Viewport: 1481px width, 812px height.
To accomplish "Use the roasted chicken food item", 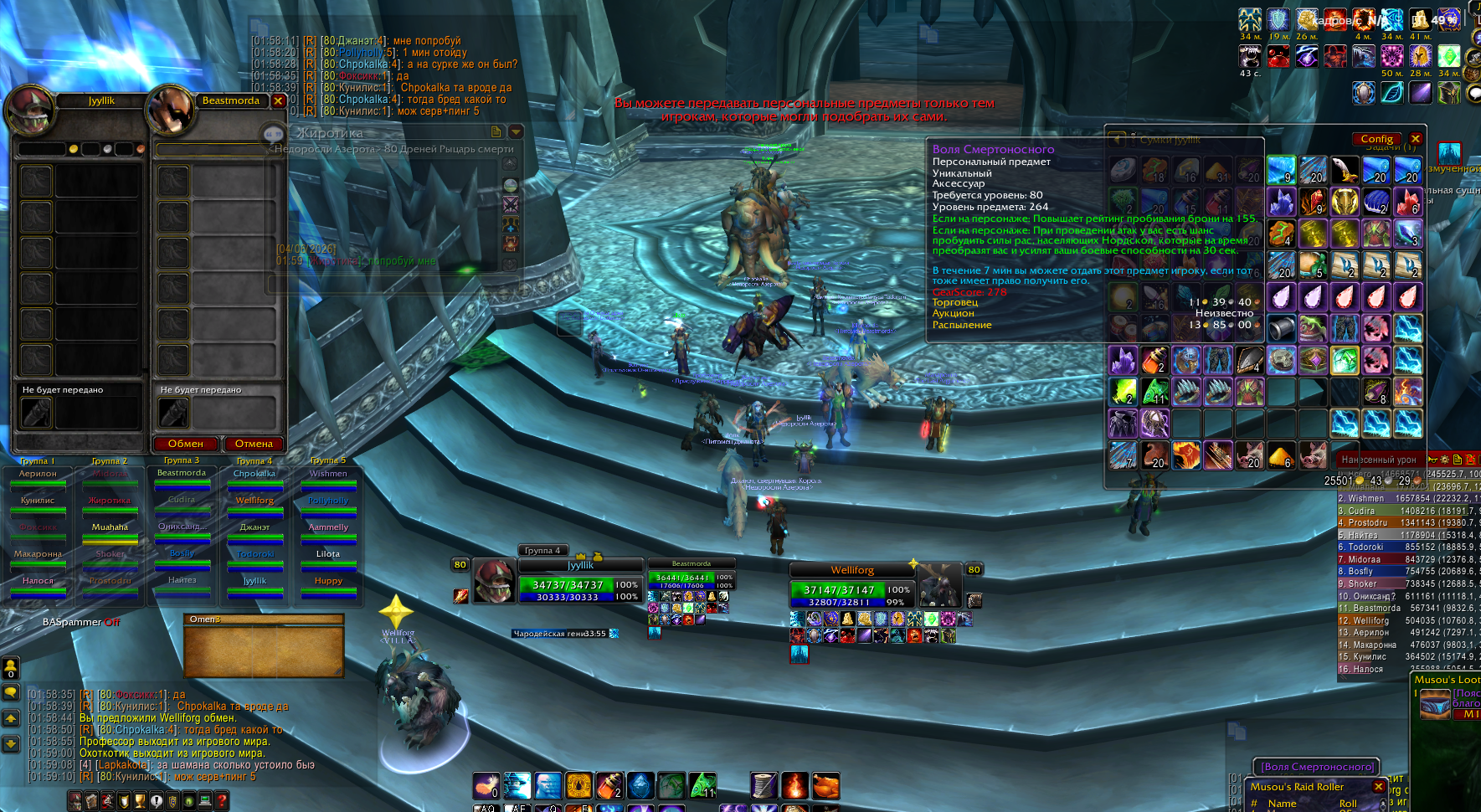I will point(825,785).
